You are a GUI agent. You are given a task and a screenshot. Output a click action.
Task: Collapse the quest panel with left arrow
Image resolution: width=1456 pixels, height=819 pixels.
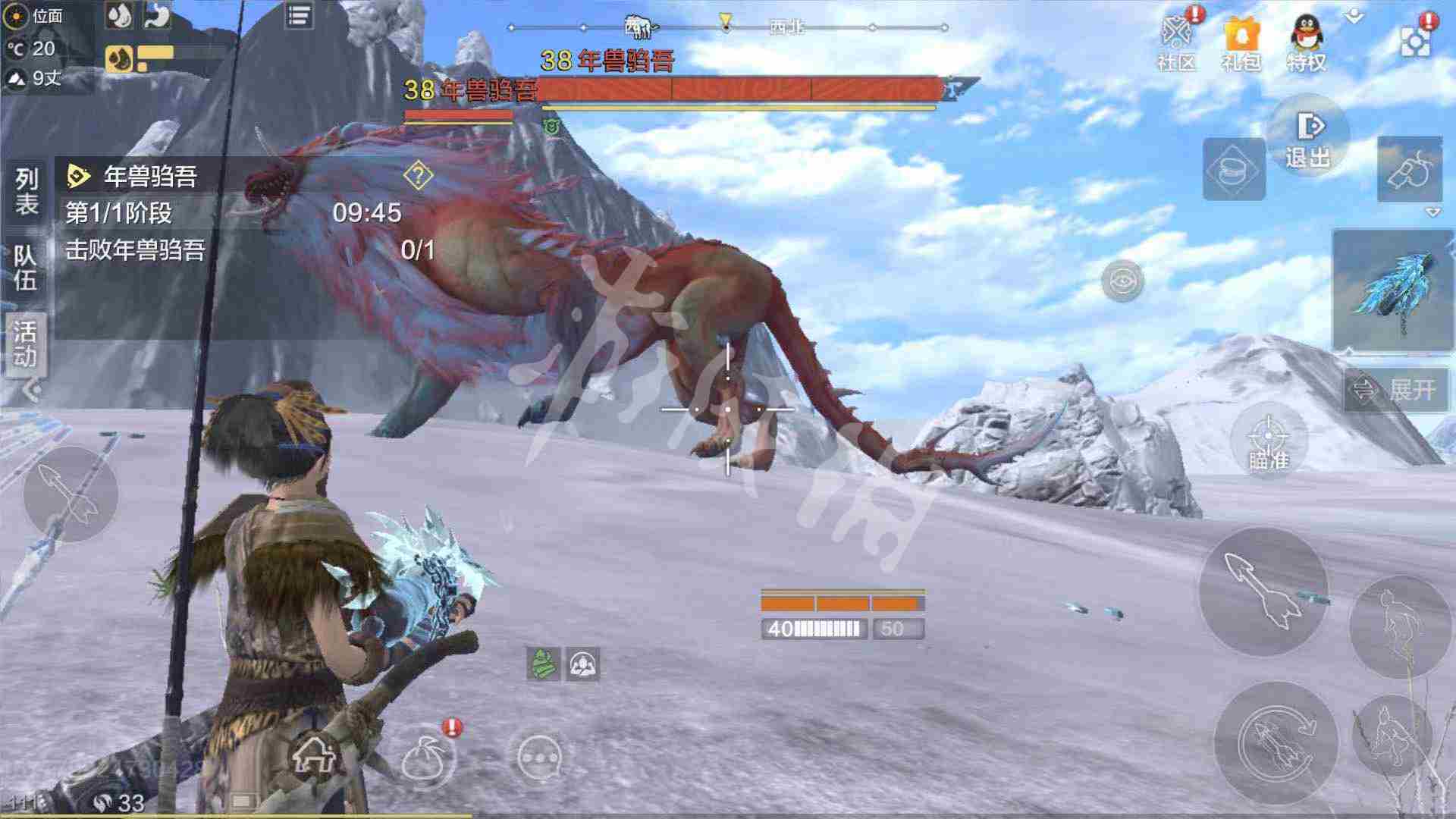pos(32,391)
